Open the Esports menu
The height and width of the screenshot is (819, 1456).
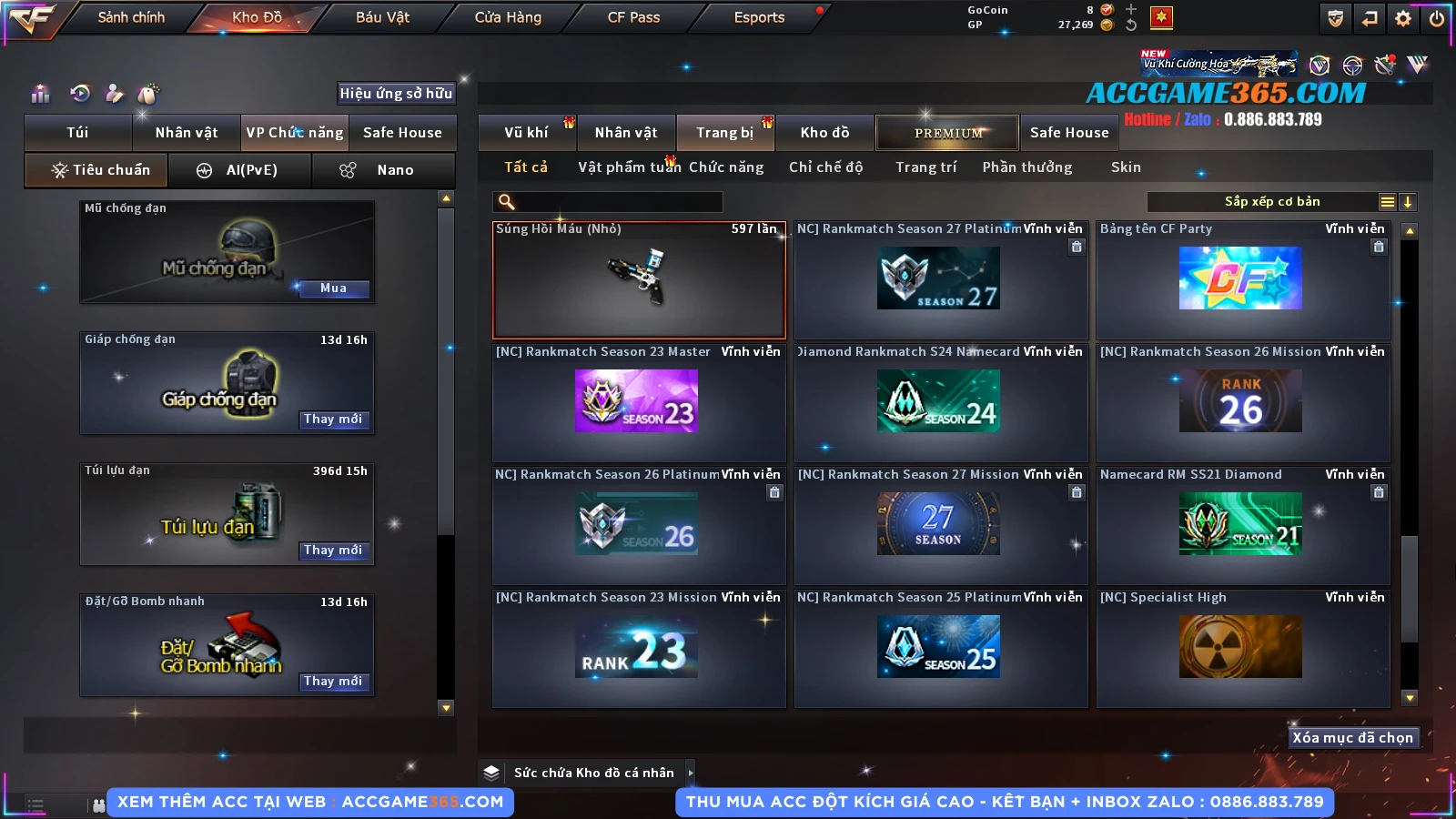coord(759,17)
